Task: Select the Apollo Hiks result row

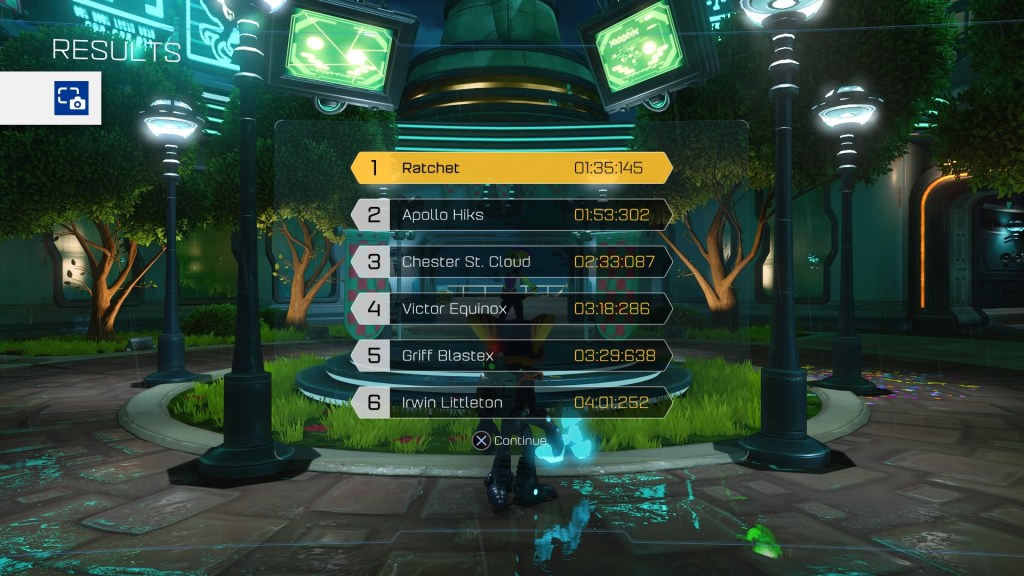Action: pos(511,215)
